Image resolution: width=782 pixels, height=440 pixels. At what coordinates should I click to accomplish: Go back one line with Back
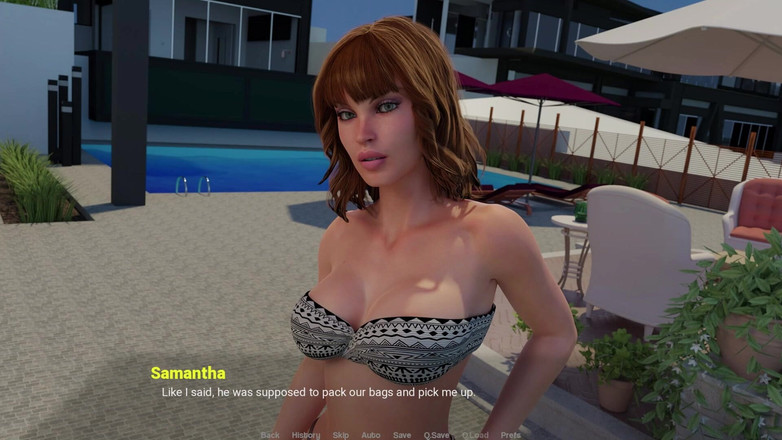(x=270, y=435)
